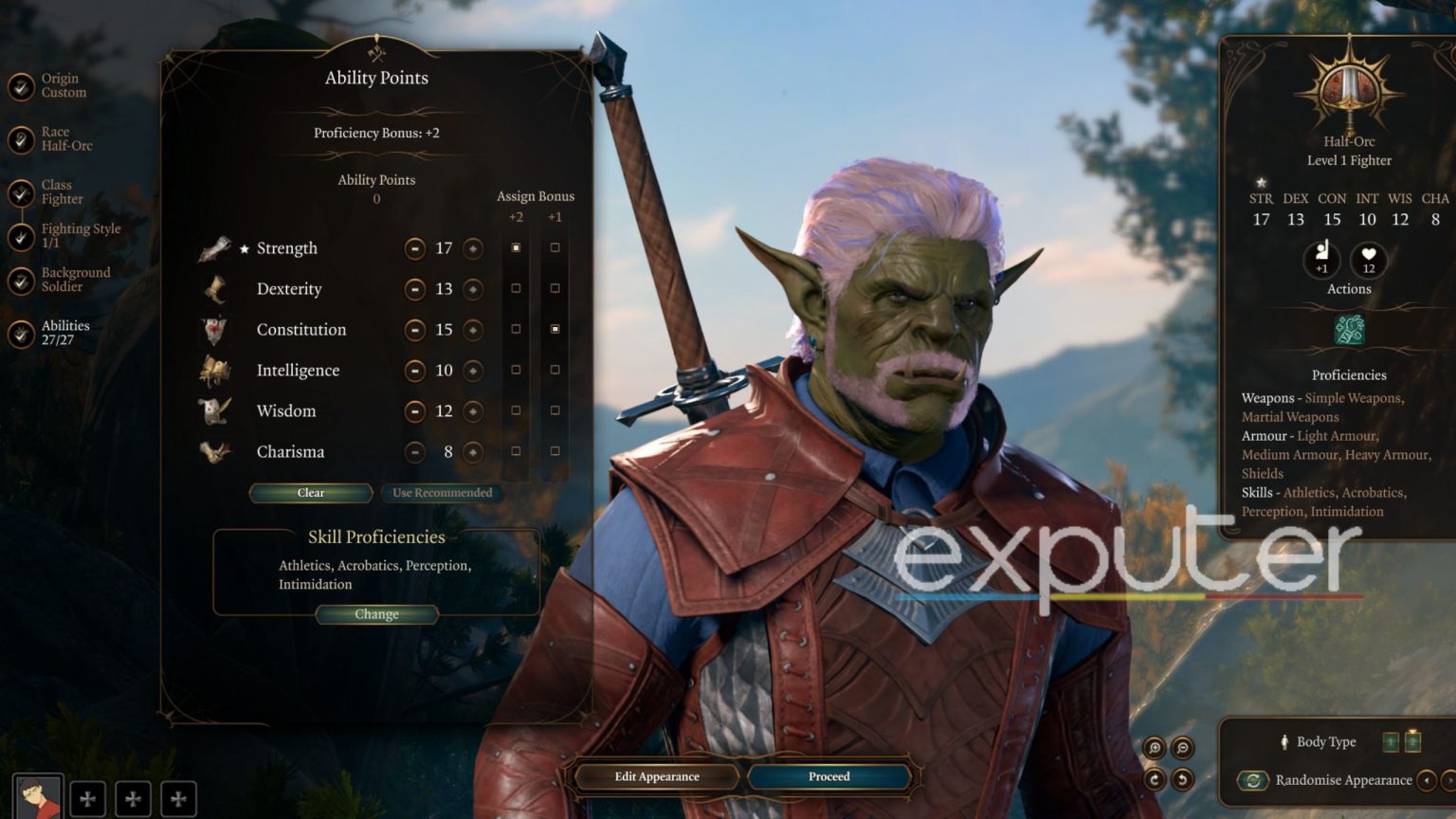Select the Strength gauntlet icon
Screen dimensions: 1456x819
[x=216, y=246]
